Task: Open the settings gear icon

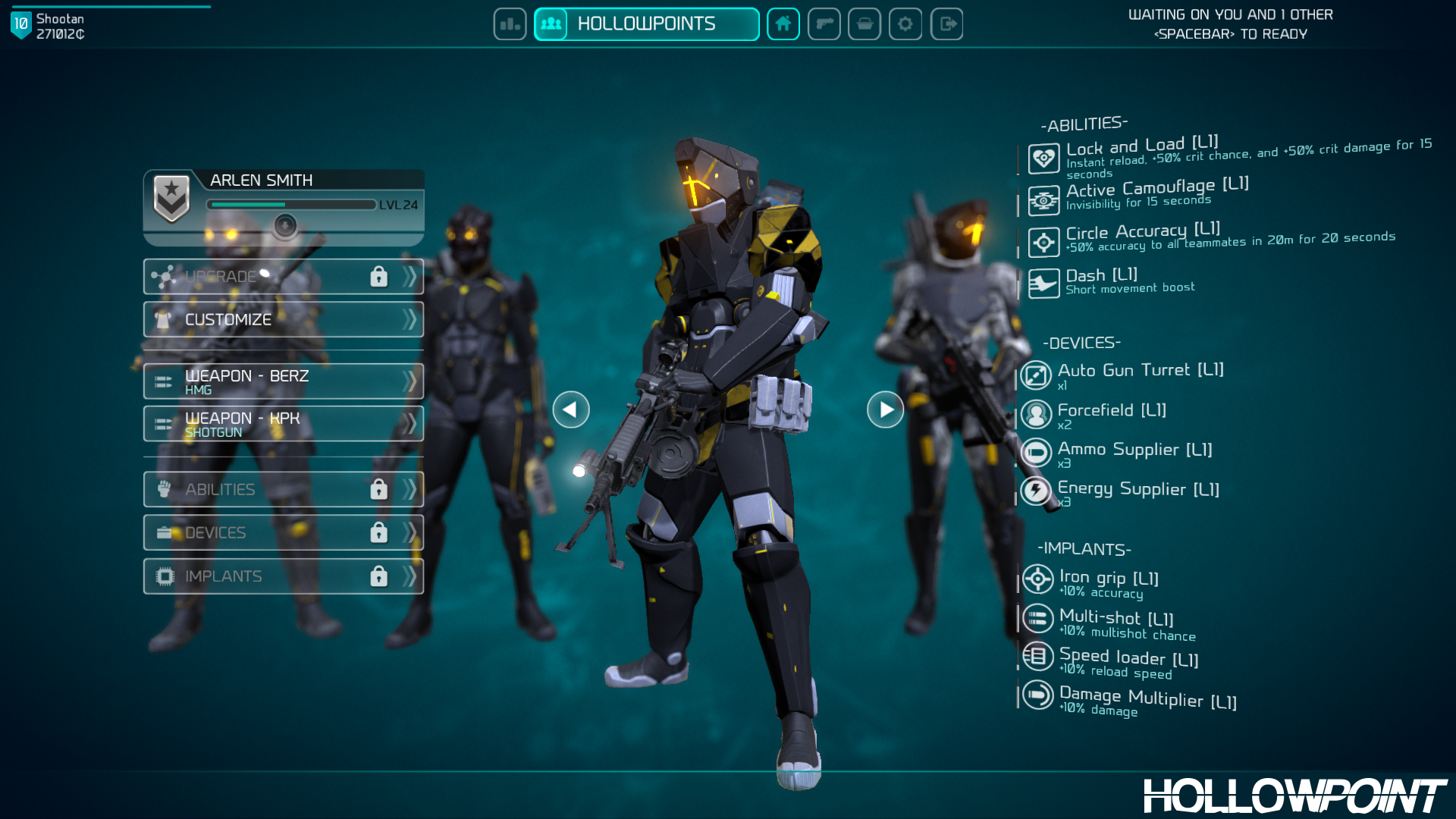Action: [905, 24]
